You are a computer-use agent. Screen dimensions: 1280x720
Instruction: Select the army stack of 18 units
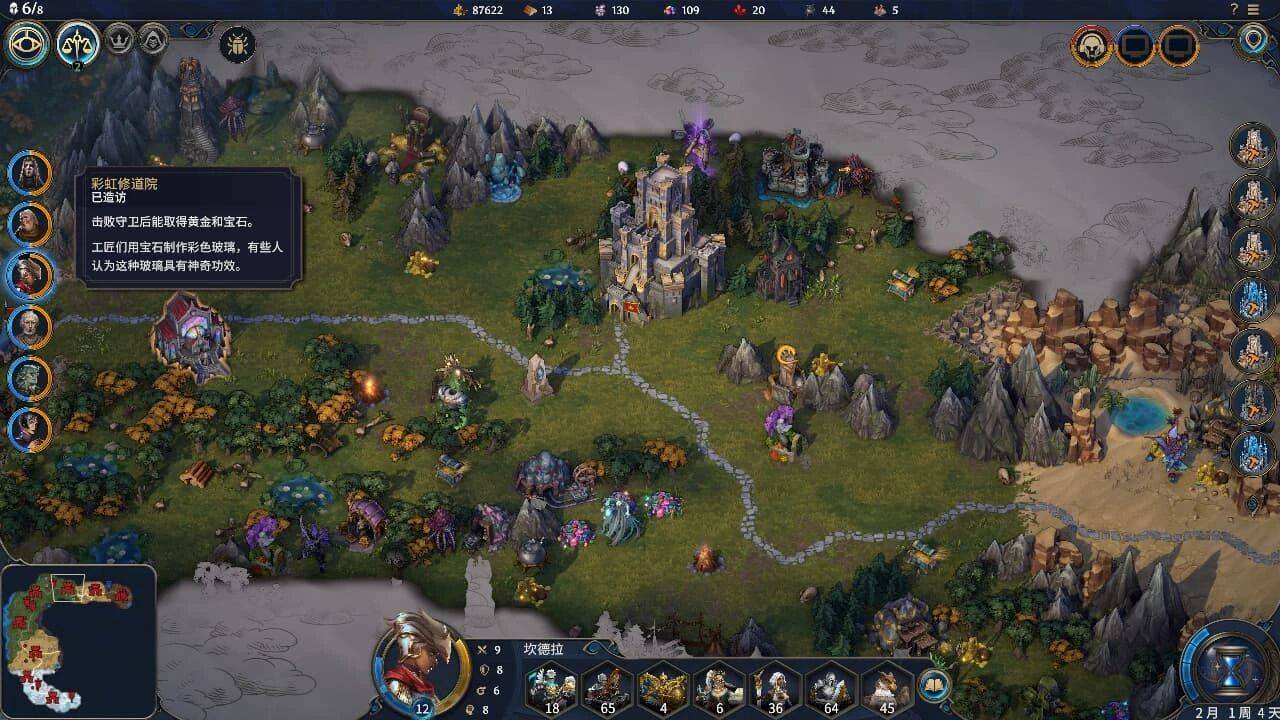coord(552,686)
